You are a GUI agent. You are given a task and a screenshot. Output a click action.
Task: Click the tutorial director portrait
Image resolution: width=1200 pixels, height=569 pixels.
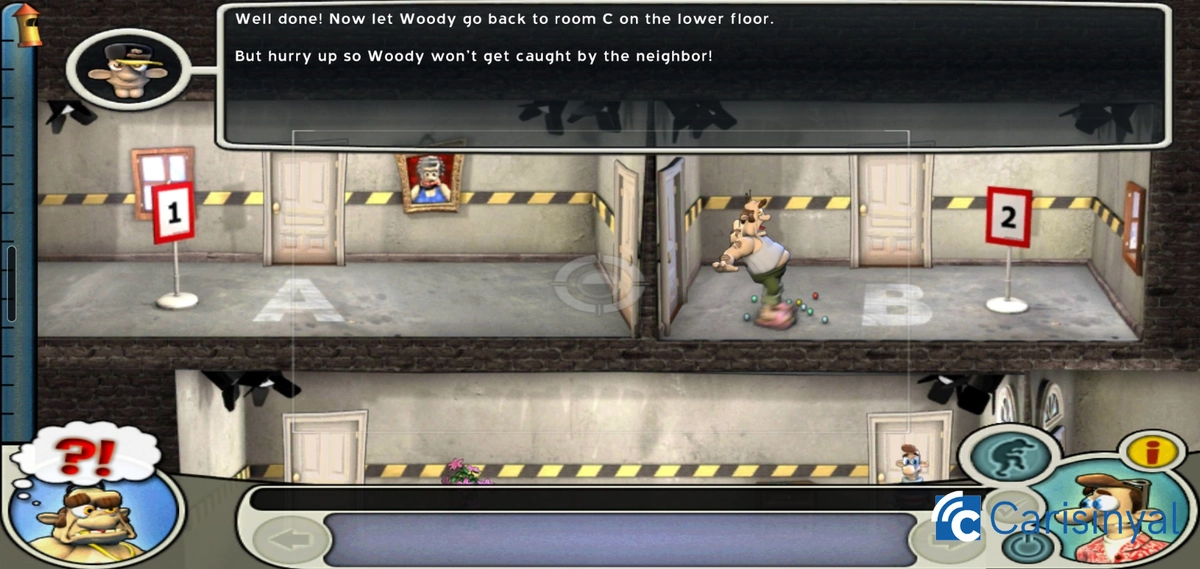pos(124,70)
